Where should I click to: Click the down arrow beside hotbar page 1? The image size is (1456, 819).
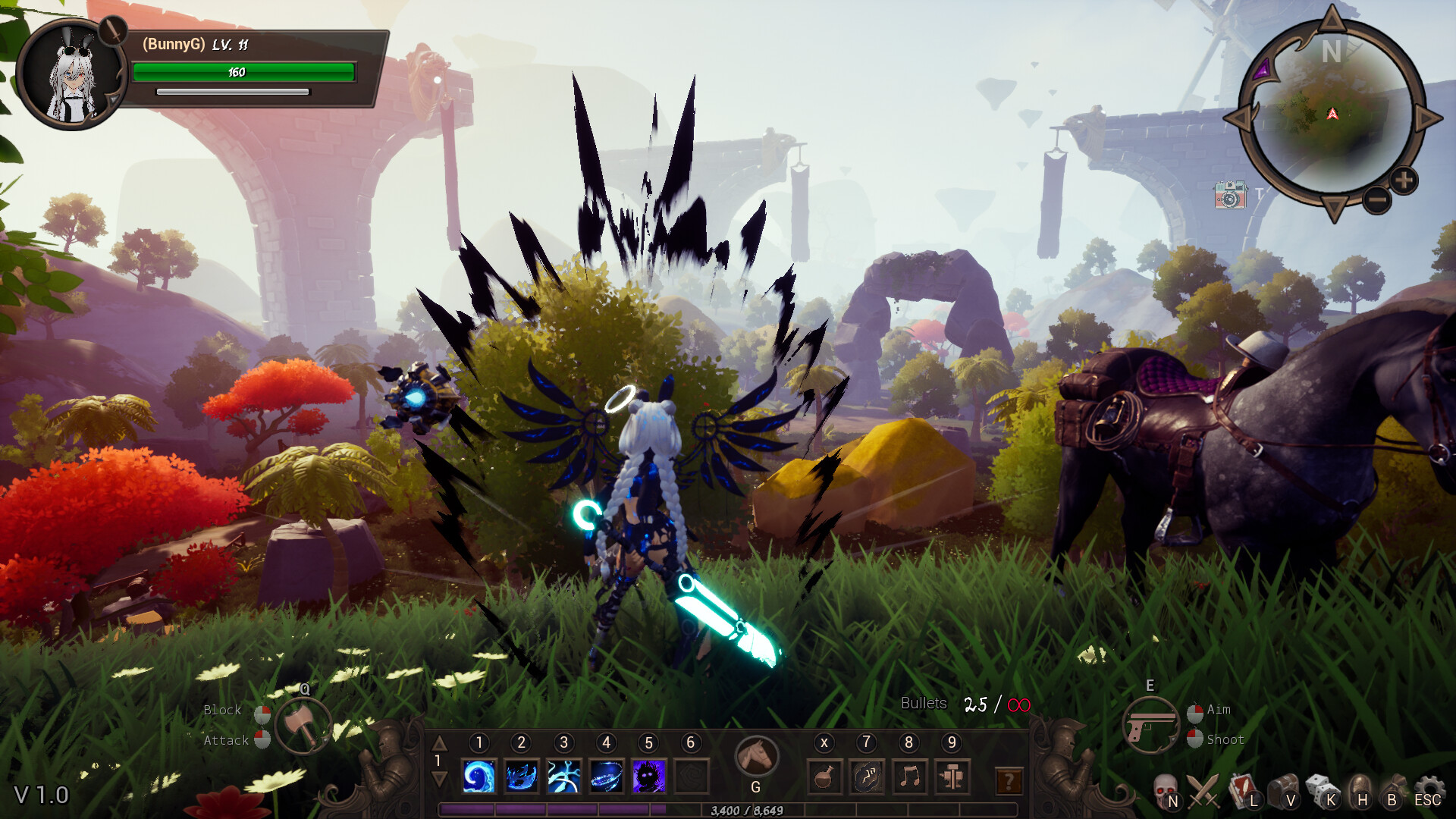tap(438, 778)
